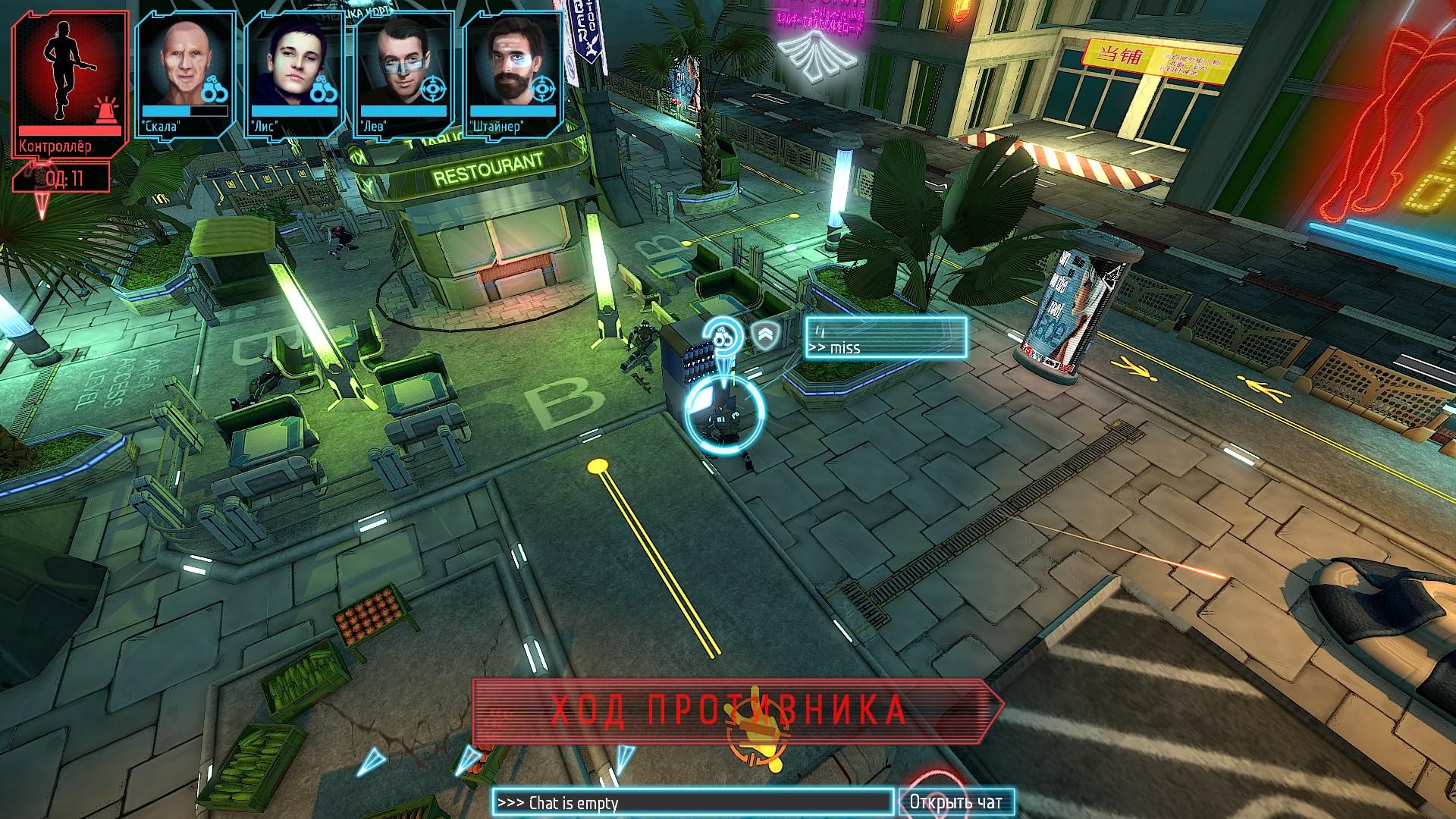Click the "Chat is empty" message box
Image resolution: width=1456 pixels, height=819 pixels.
692,802
